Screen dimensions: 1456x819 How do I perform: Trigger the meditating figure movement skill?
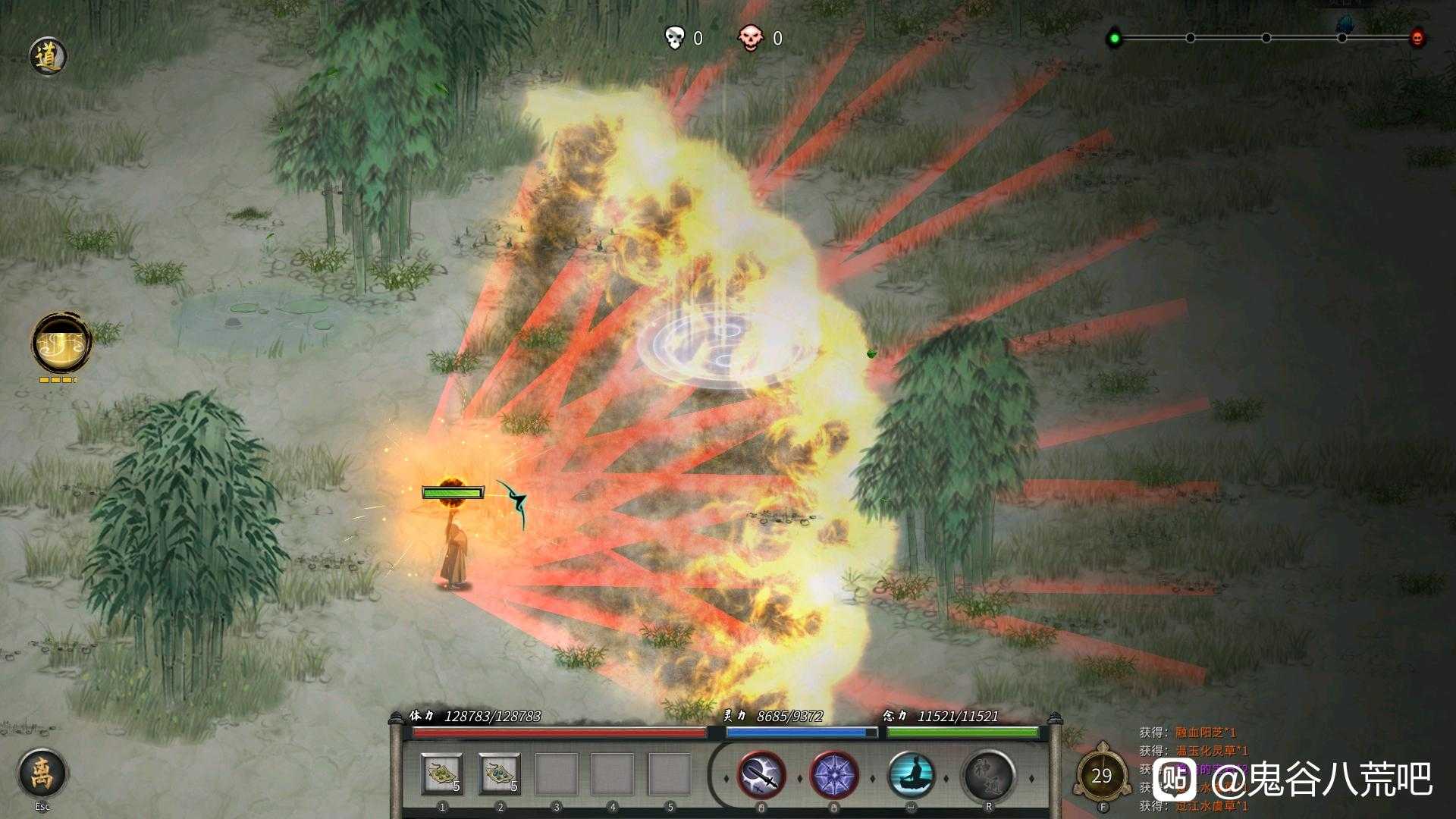click(x=911, y=776)
